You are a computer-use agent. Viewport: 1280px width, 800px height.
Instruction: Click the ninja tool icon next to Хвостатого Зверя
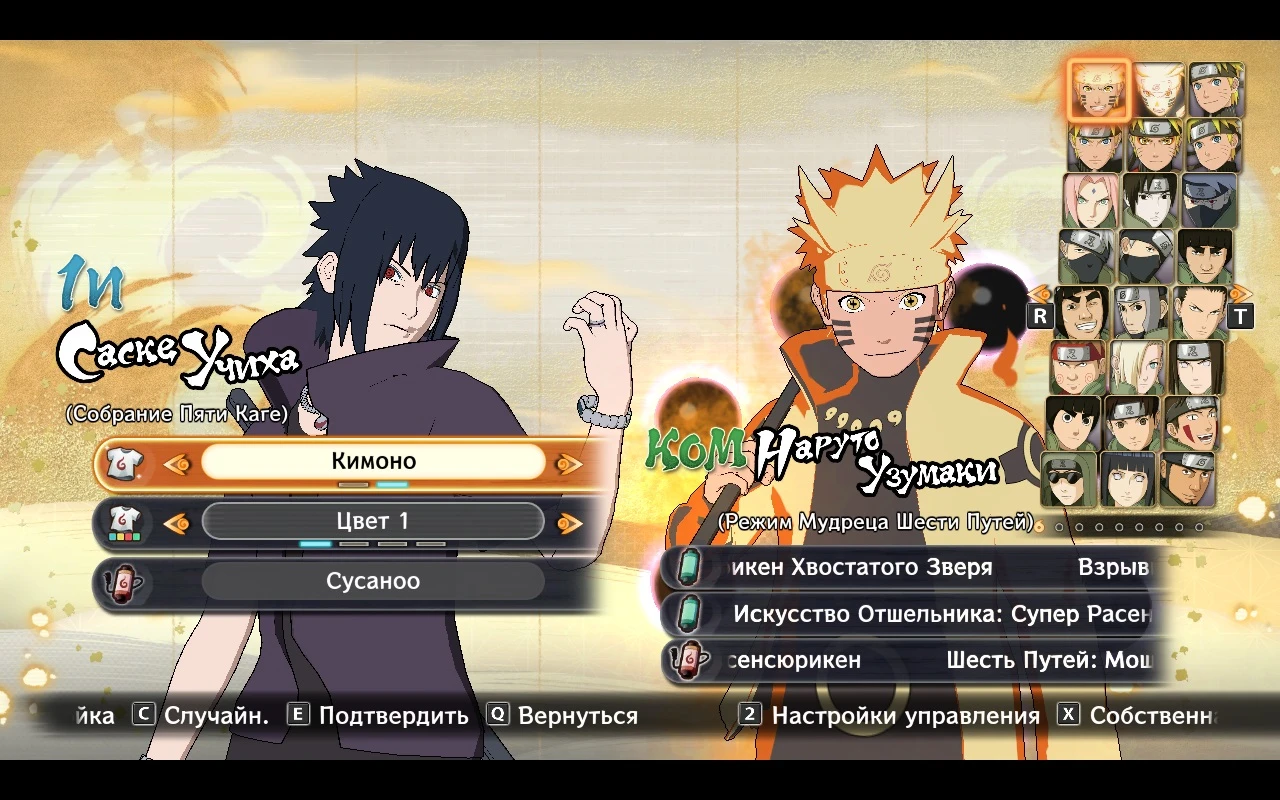coord(689,566)
